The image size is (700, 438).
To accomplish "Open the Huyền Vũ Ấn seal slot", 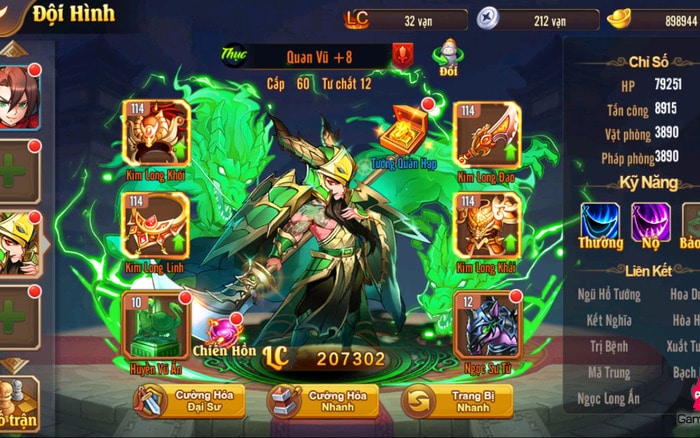I will [x=156, y=323].
